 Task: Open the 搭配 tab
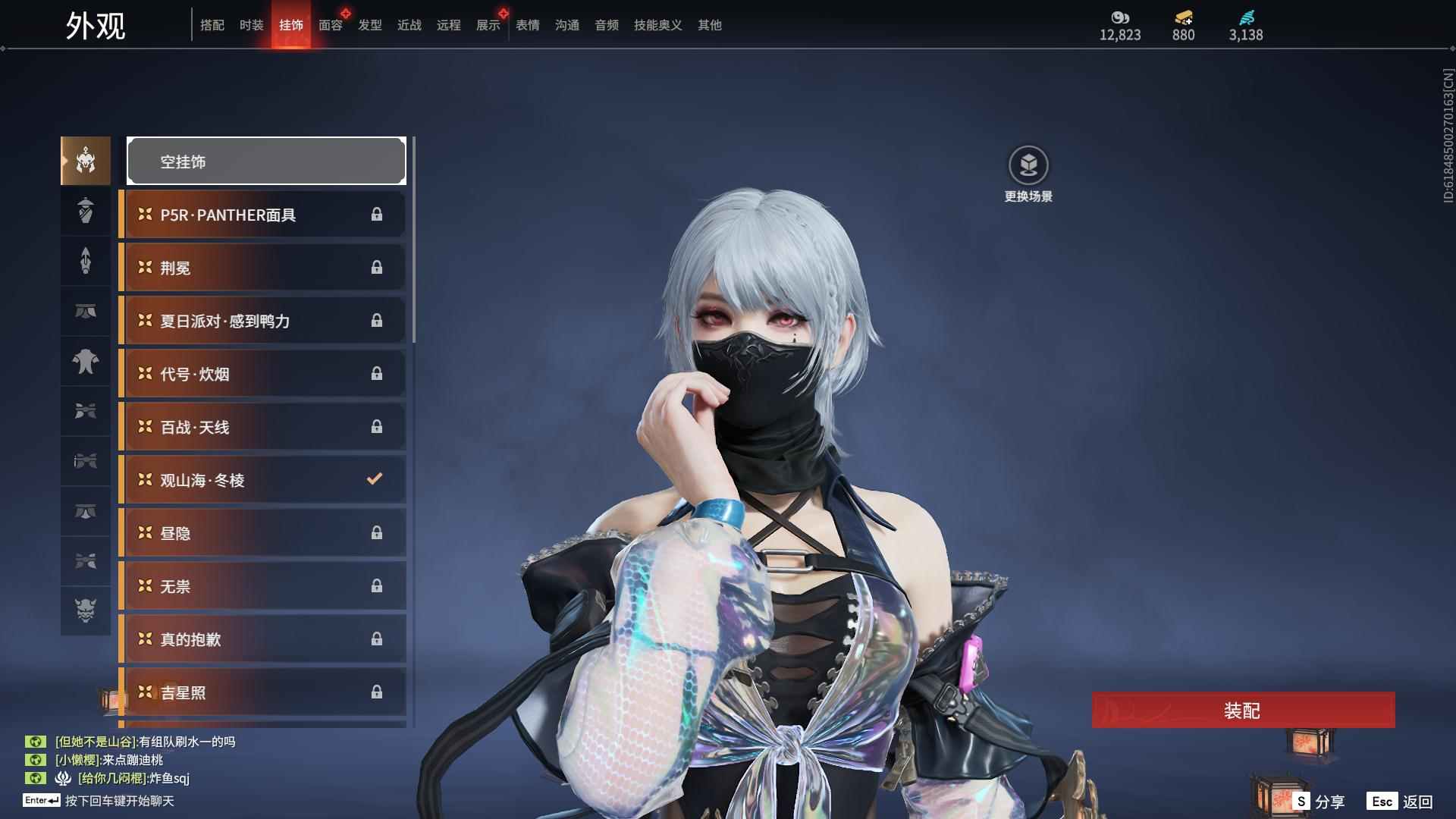point(212,25)
